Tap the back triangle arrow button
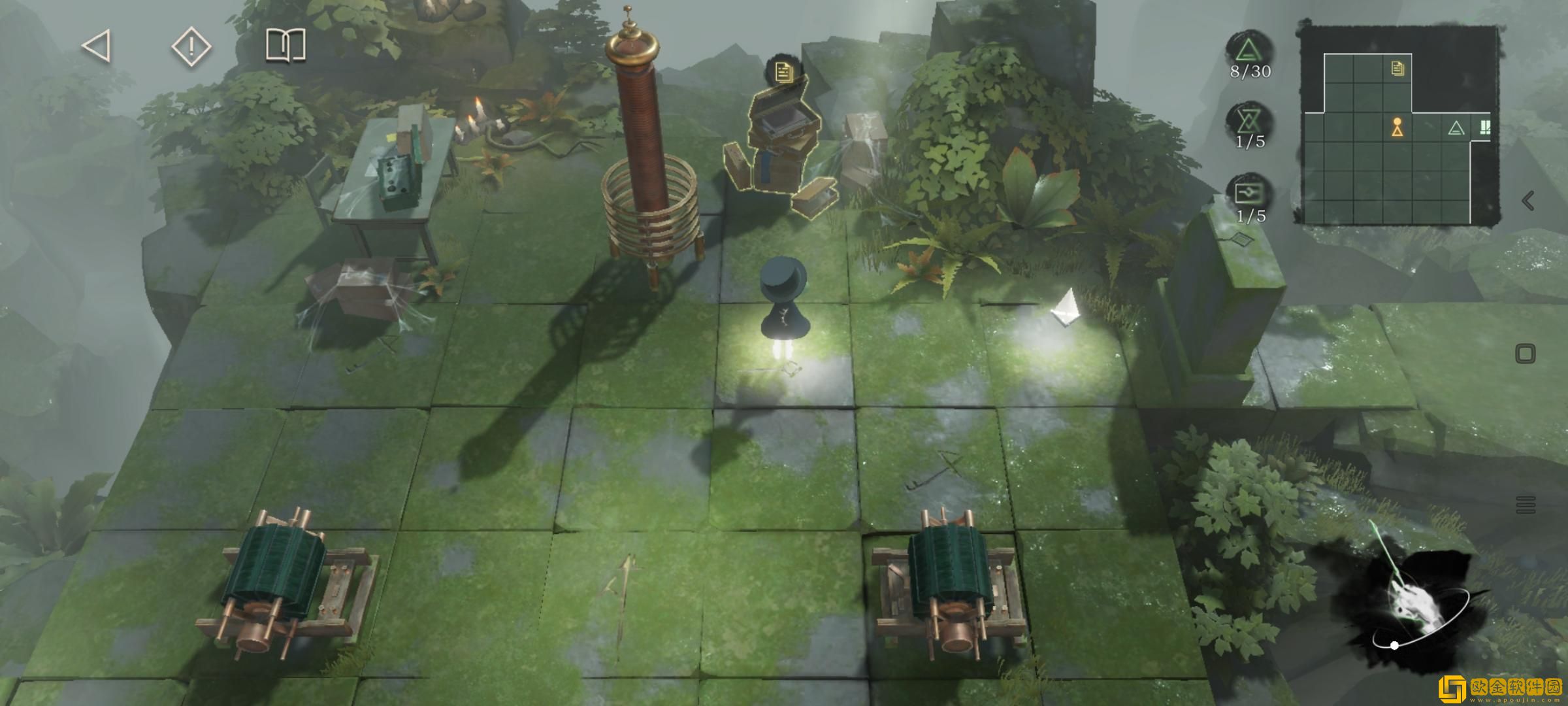Image resolution: width=1568 pixels, height=706 pixels. point(97,47)
